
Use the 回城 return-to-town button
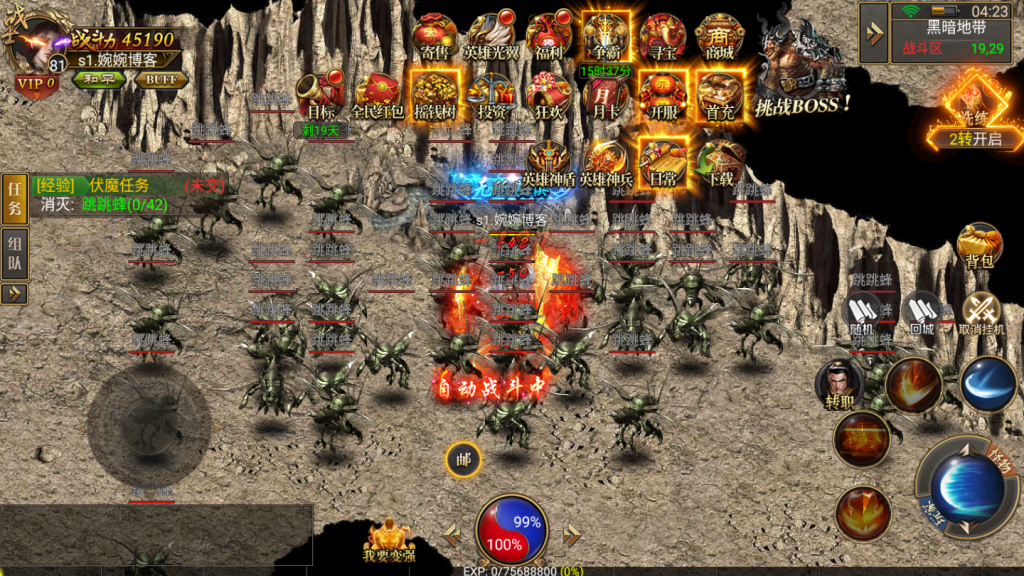click(921, 314)
